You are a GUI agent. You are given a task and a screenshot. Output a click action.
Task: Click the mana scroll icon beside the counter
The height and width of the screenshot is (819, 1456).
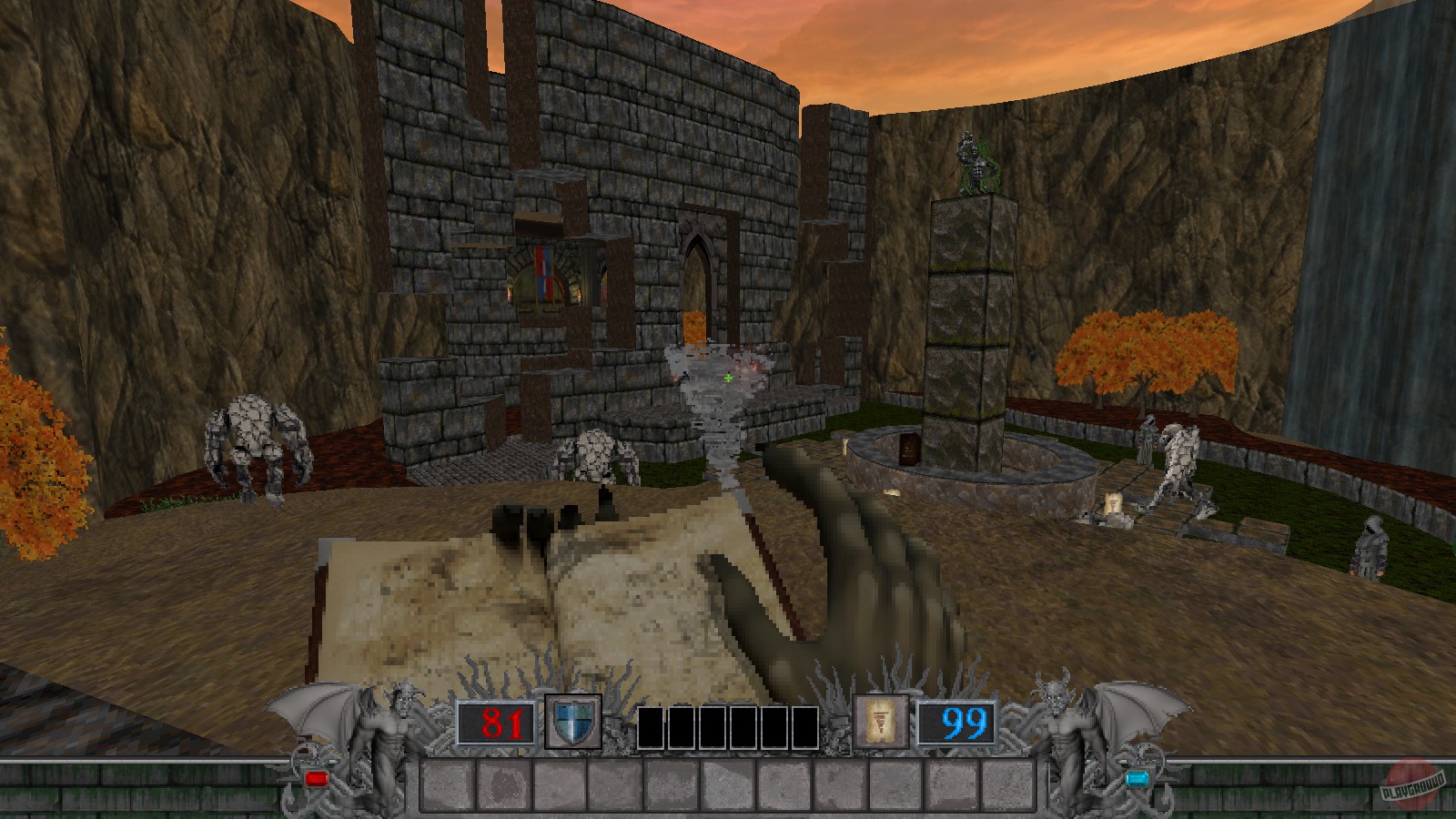tap(878, 721)
